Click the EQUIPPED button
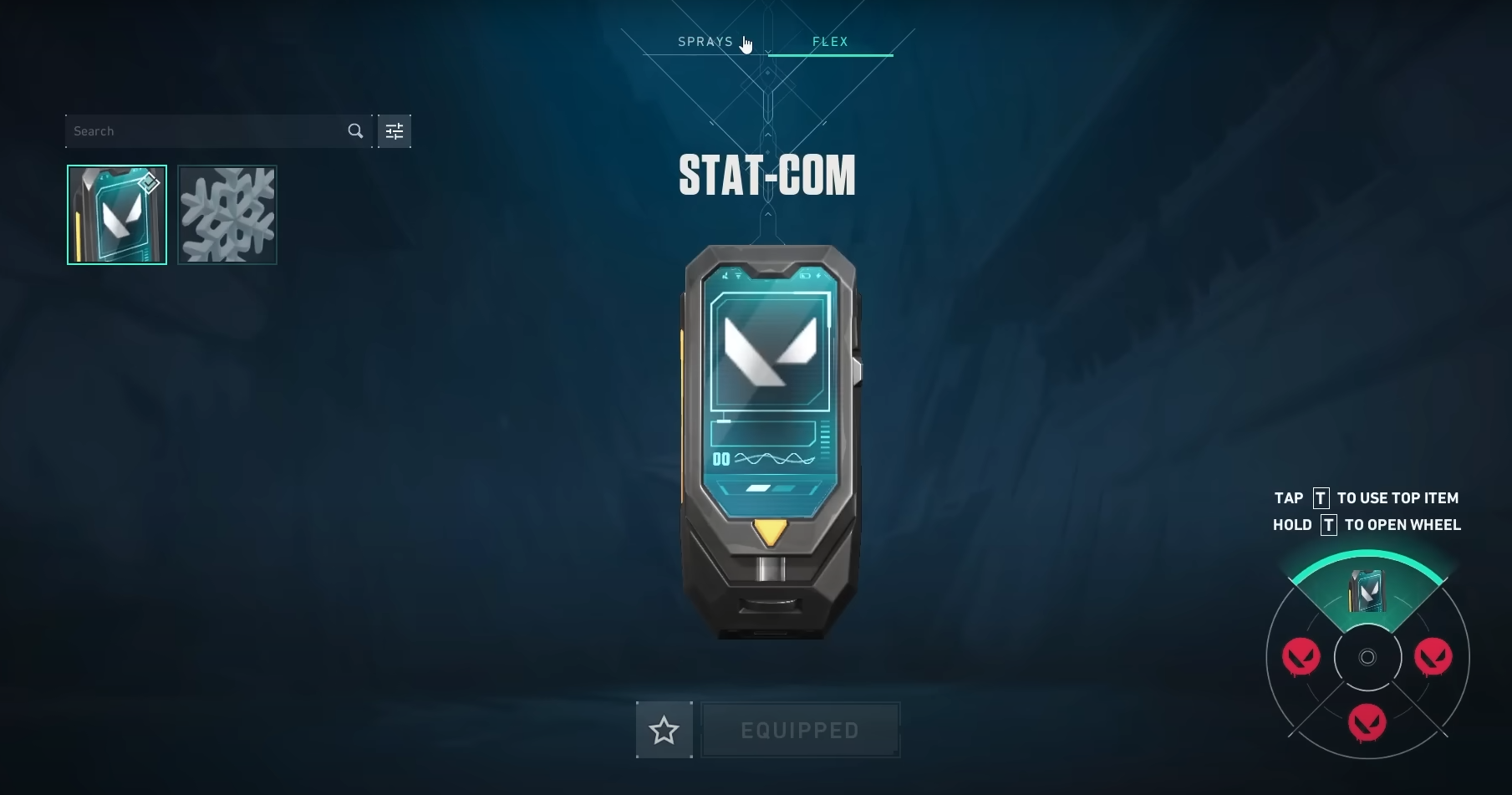This screenshot has height=795, width=1512. point(800,729)
